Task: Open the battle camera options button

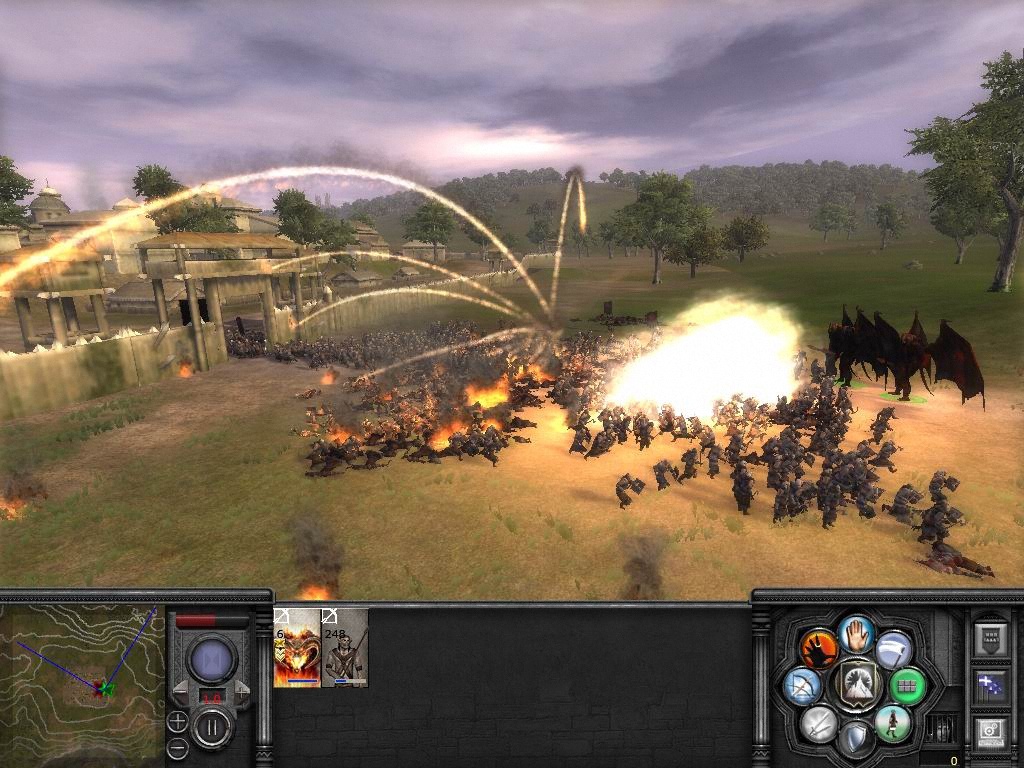Action: coord(990,732)
